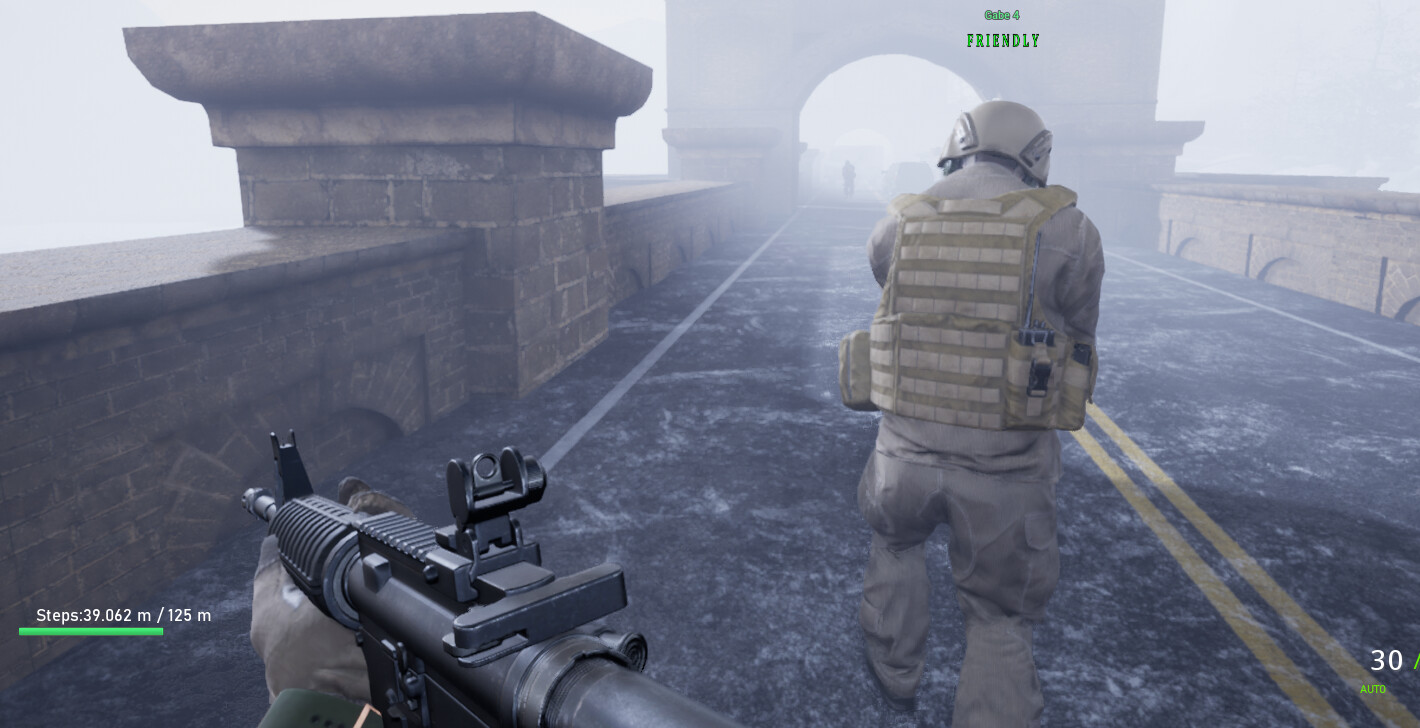The width and height of the screenshot is (1420, 728).
Task: Click the front sight post of the rifle
Action: pyautogui.click(x=283, y=450)
